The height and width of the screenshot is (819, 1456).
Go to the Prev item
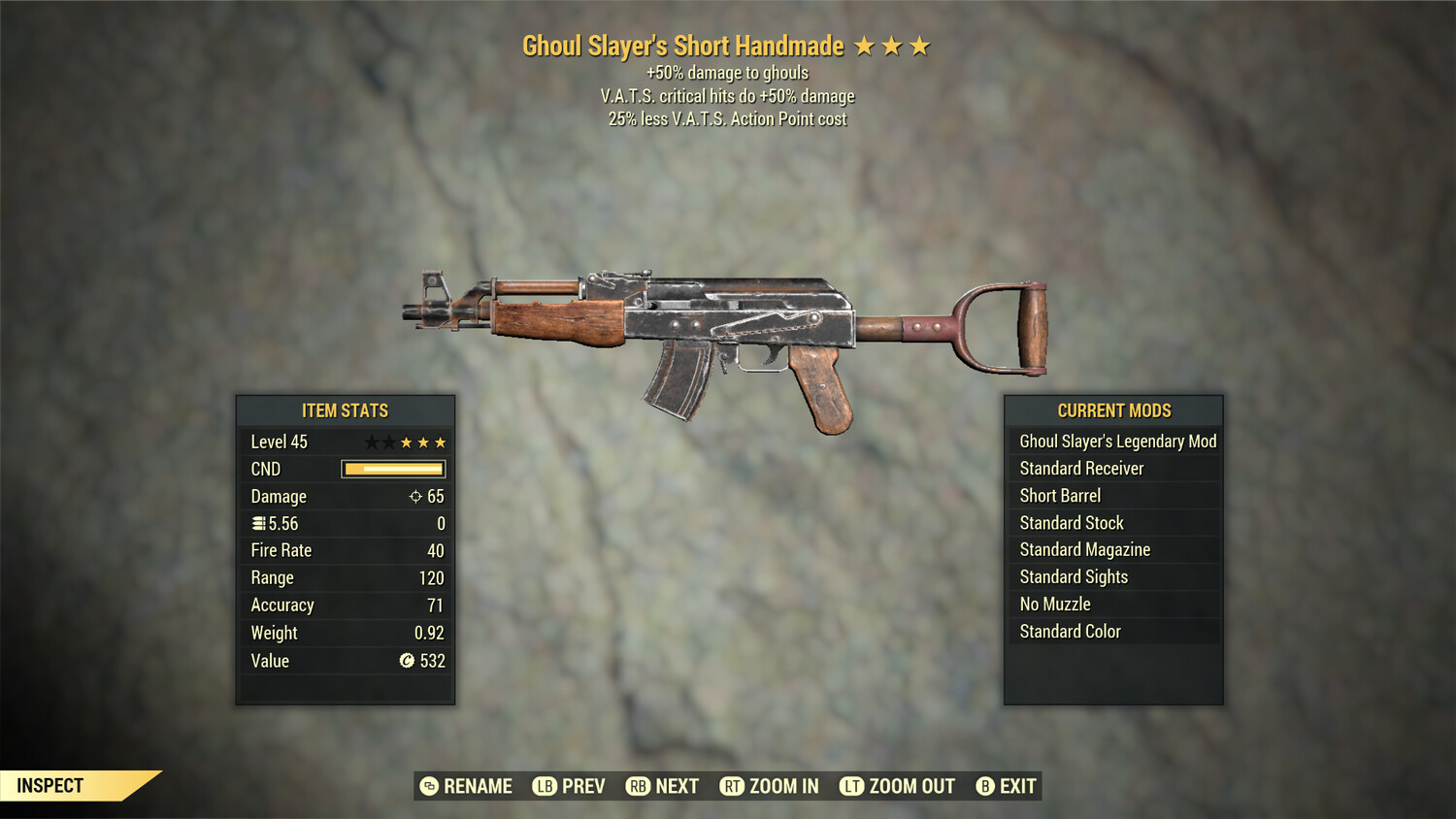click(x=569, y=786)
